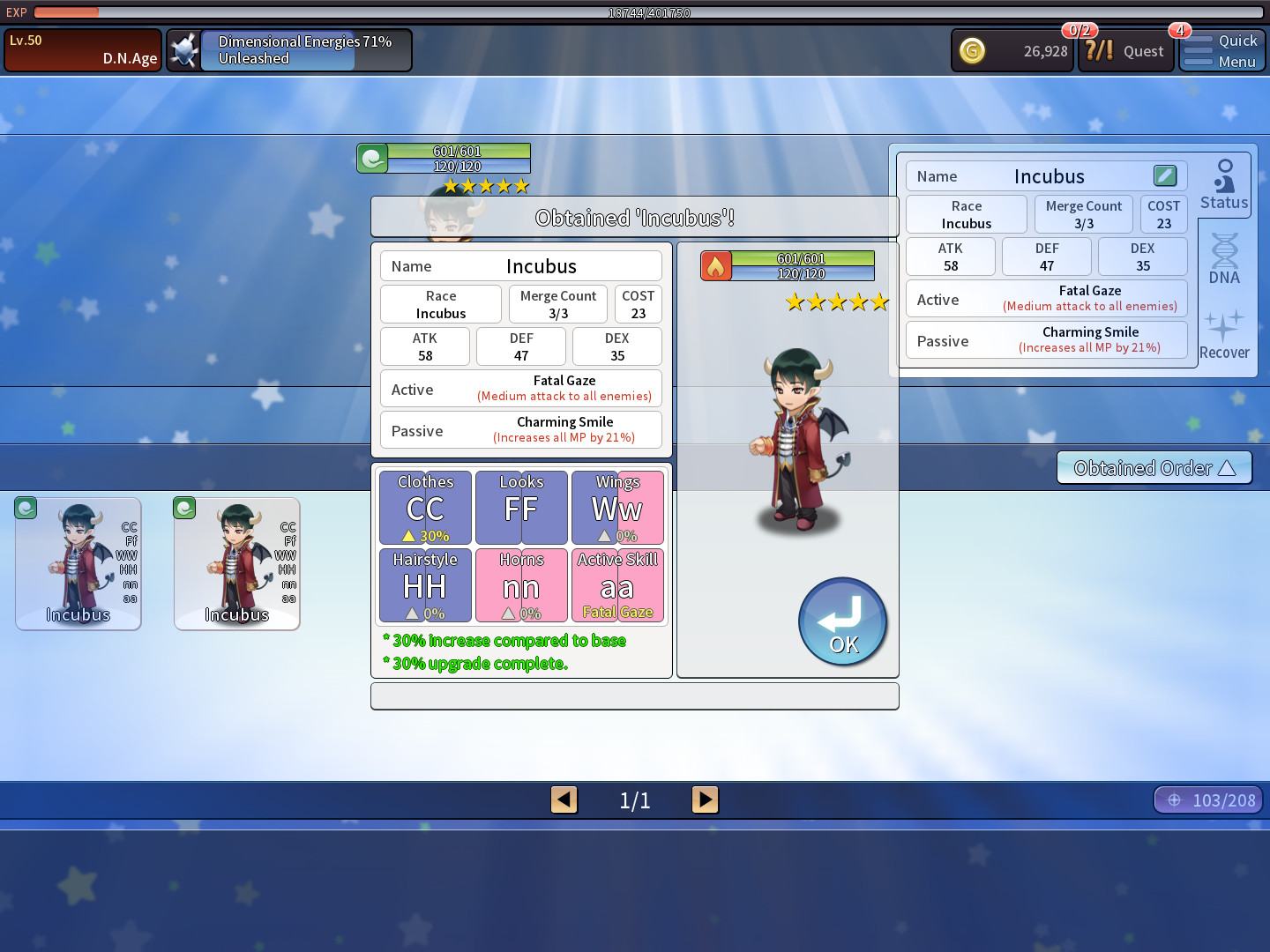This screenshot has width=1270, height=952.
Task: Open the Quick Menu
Action: point(1221,51)
